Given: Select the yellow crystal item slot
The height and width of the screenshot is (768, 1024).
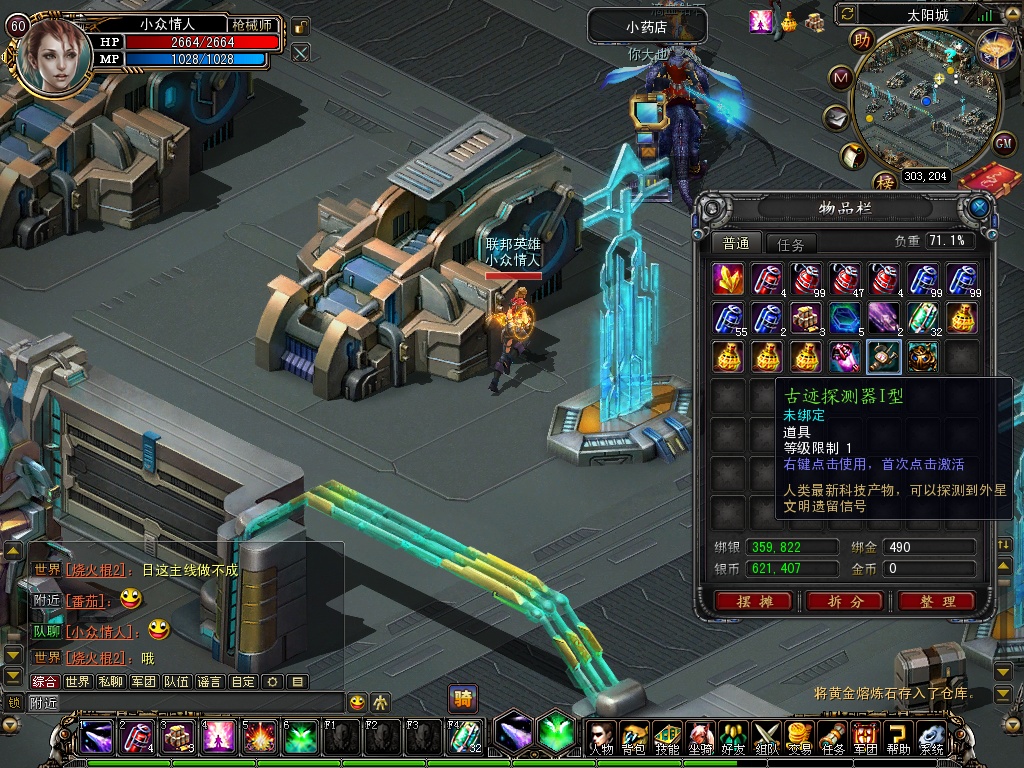Looking at the screenshot, I should [x=728, y=279].
